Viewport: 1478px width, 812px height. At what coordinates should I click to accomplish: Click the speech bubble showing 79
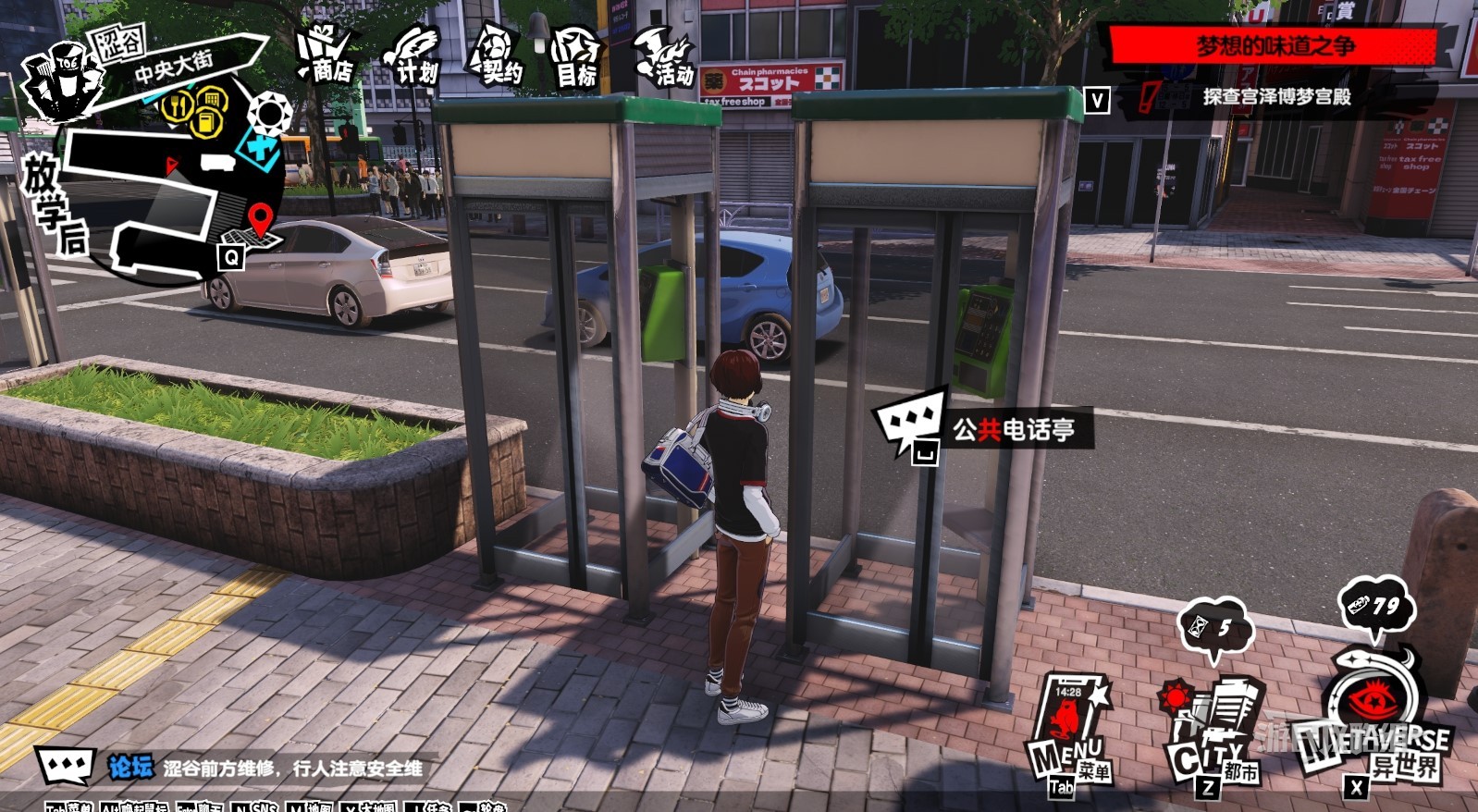(x=1375, y=608)
